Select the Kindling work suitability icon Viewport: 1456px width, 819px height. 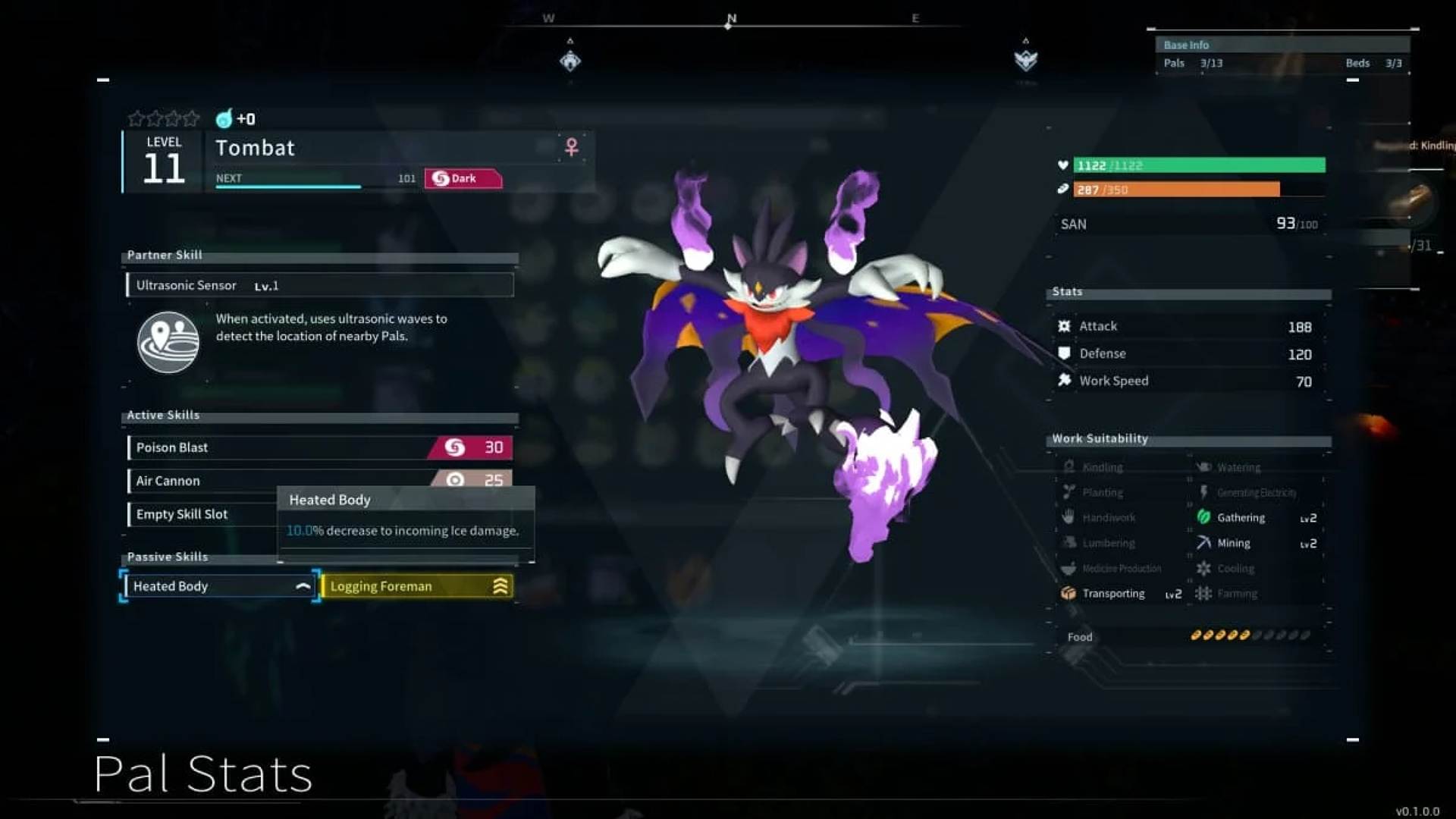pos(1069,467)
